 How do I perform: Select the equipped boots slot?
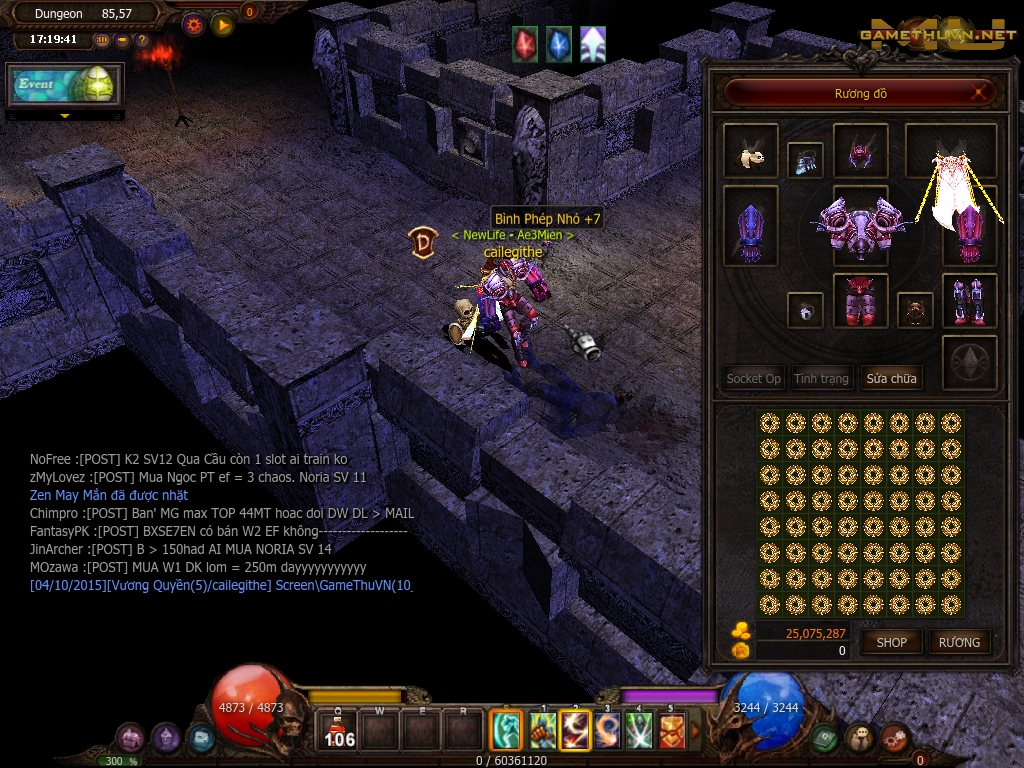[969, 301]
